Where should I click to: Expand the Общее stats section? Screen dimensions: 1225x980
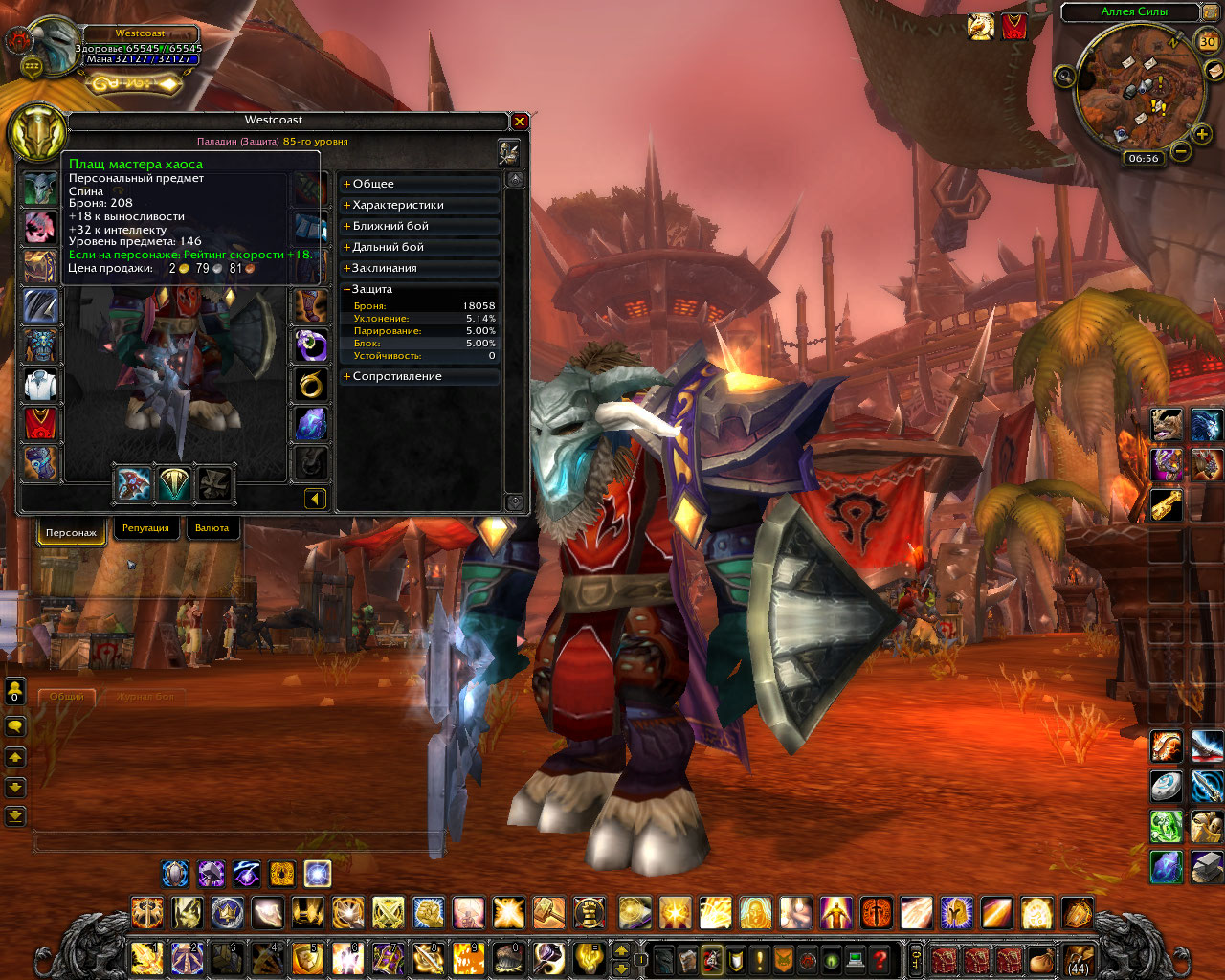[372, 184]
